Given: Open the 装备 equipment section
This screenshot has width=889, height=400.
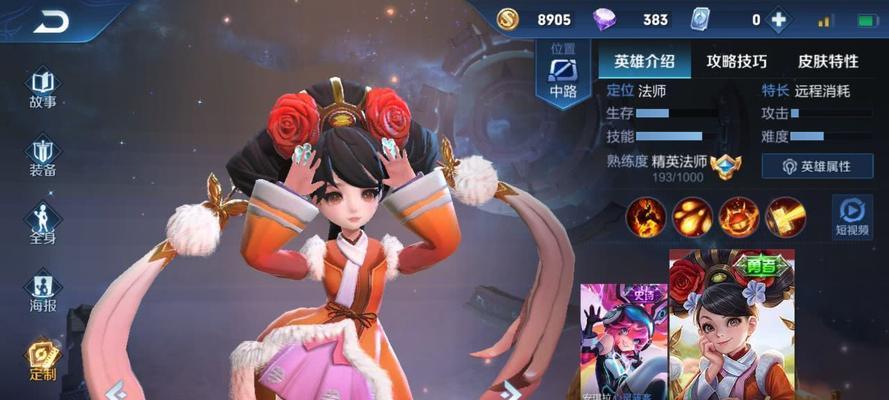Looking at the screenshot, I should 42,157.
